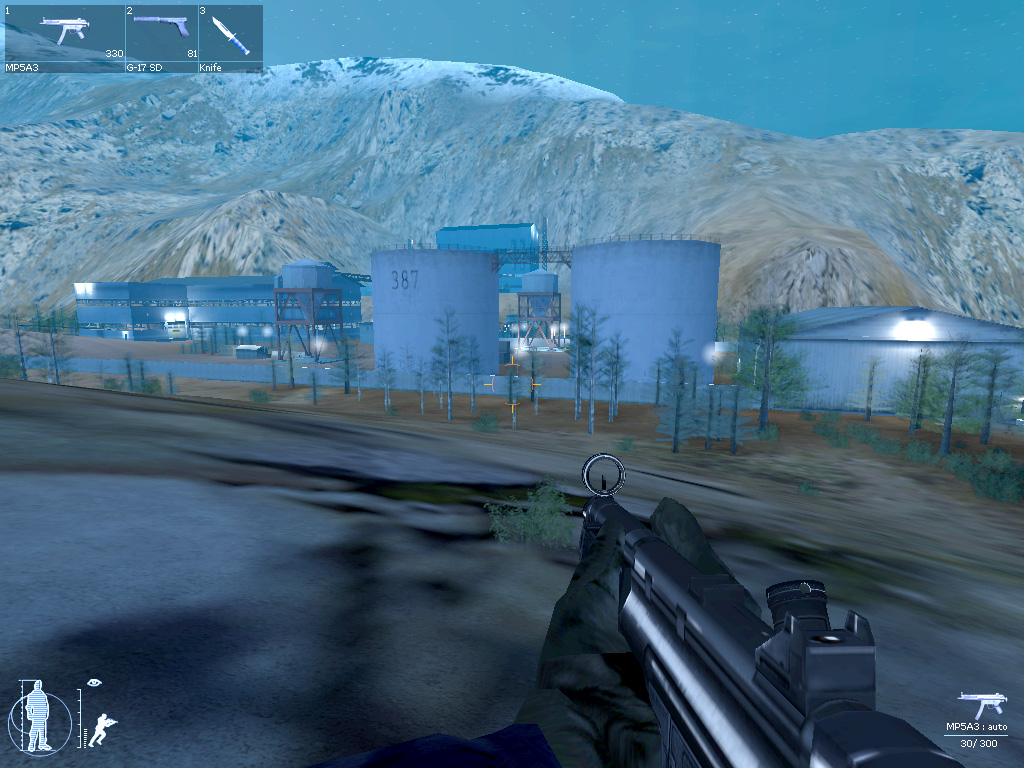Switch to the G-17 SD pistol slot
The height and width of the screenshot is (768, 1024).
pos(161,38)
